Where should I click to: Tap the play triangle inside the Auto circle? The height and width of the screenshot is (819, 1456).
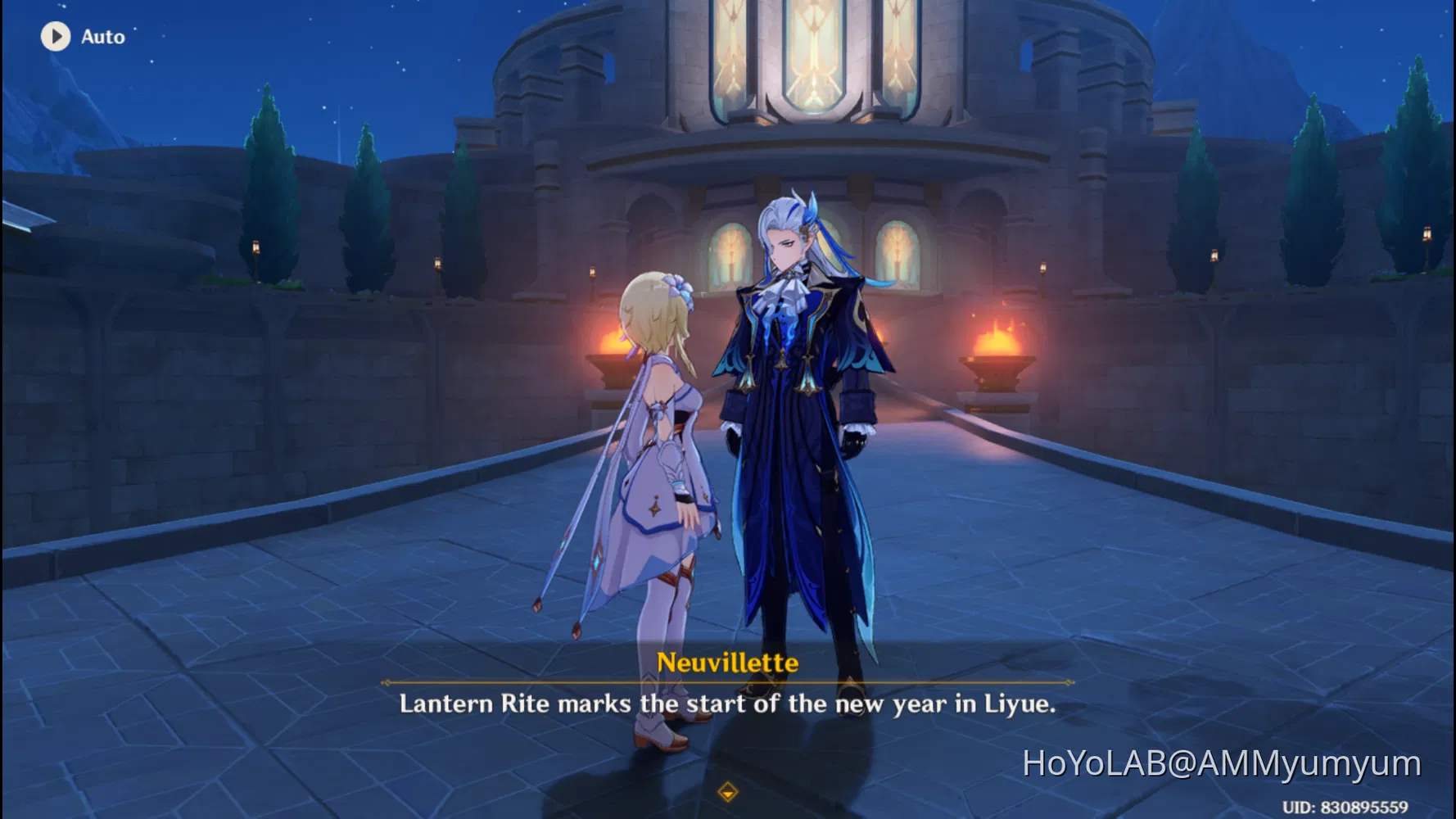[x=57, y=36]
